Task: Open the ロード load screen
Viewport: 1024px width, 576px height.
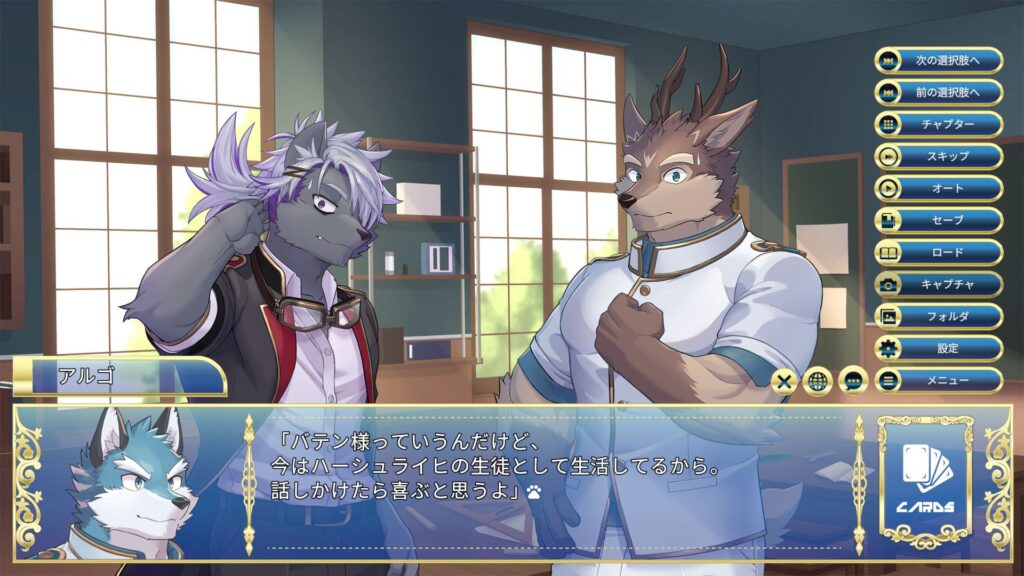Action: click(x=938, y=252)
